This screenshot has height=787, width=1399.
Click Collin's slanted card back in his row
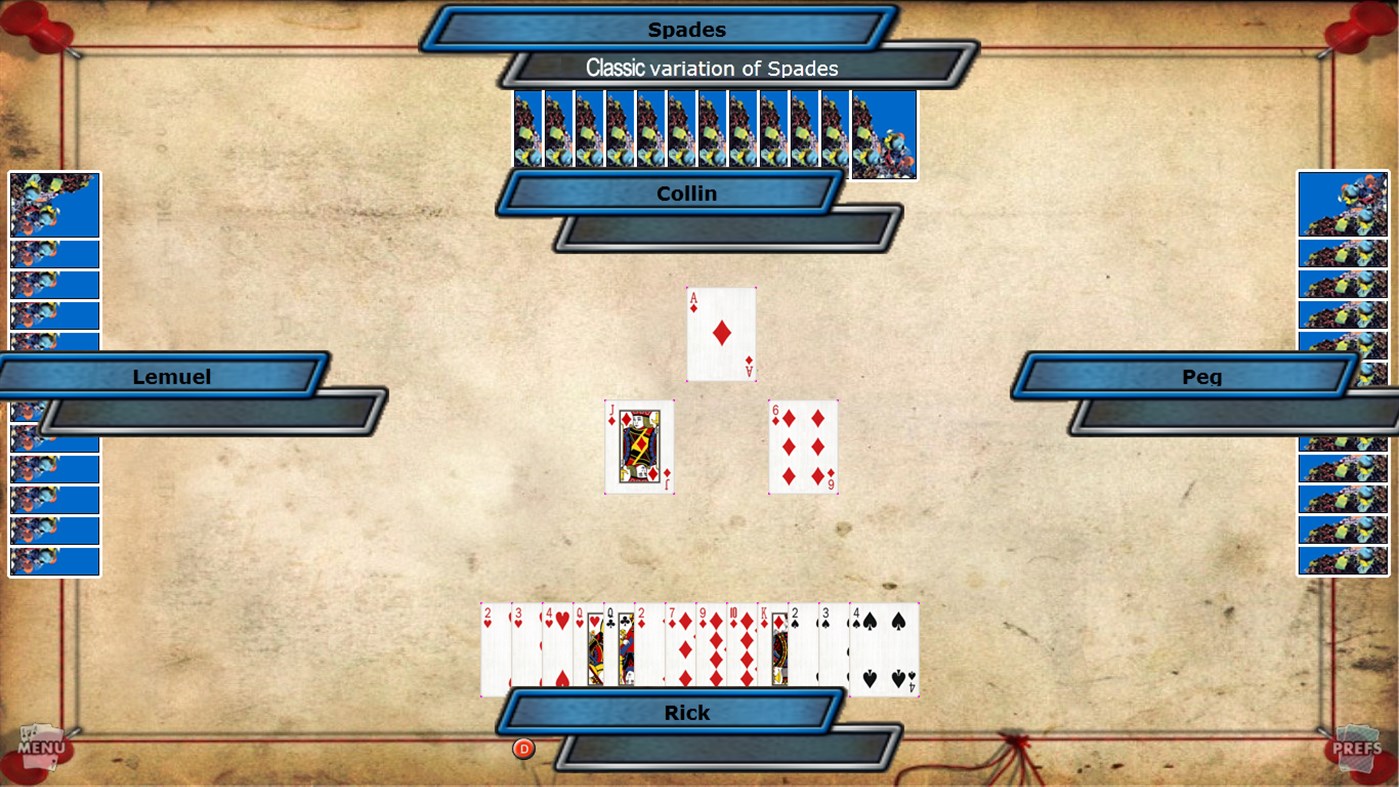click(x=884, y=137)
